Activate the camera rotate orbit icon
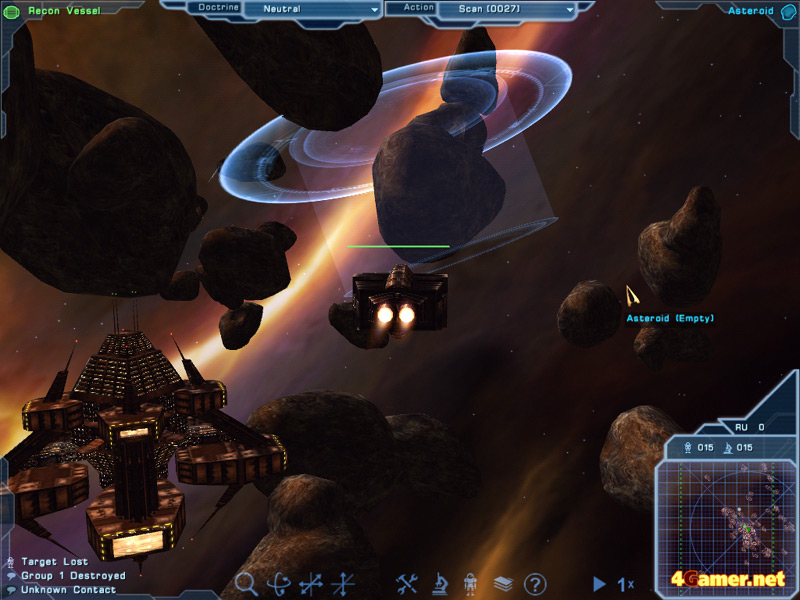The width and height of the screenshot is (800, 600). pyautogui.click(x=279, y=583)
